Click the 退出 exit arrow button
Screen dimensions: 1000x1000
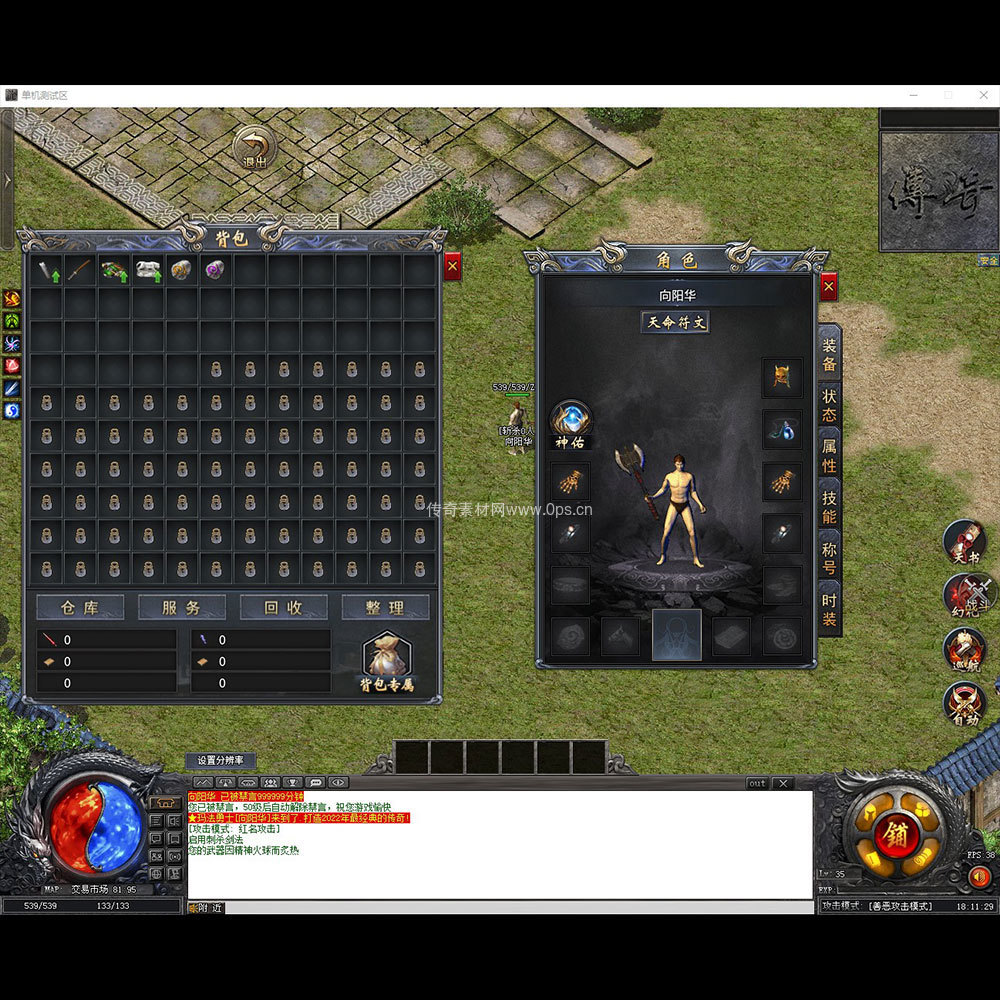point(255,148)
